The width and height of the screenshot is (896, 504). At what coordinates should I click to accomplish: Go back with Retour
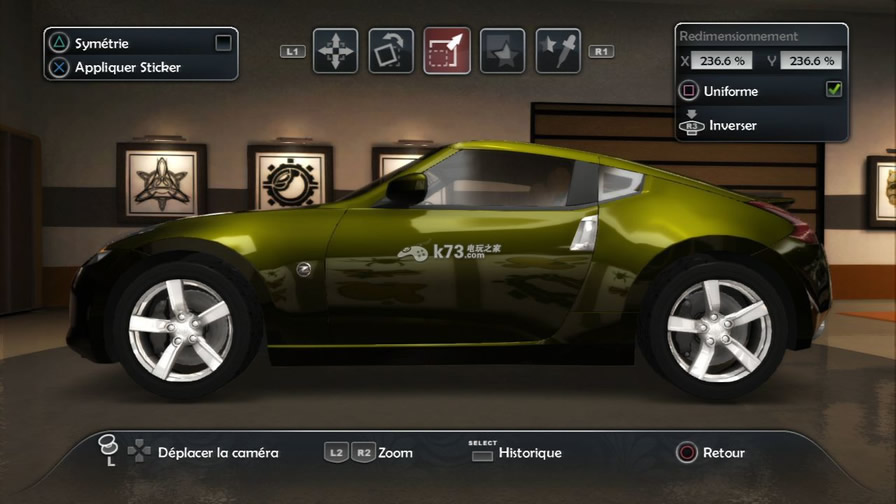[x=723, y=453]
